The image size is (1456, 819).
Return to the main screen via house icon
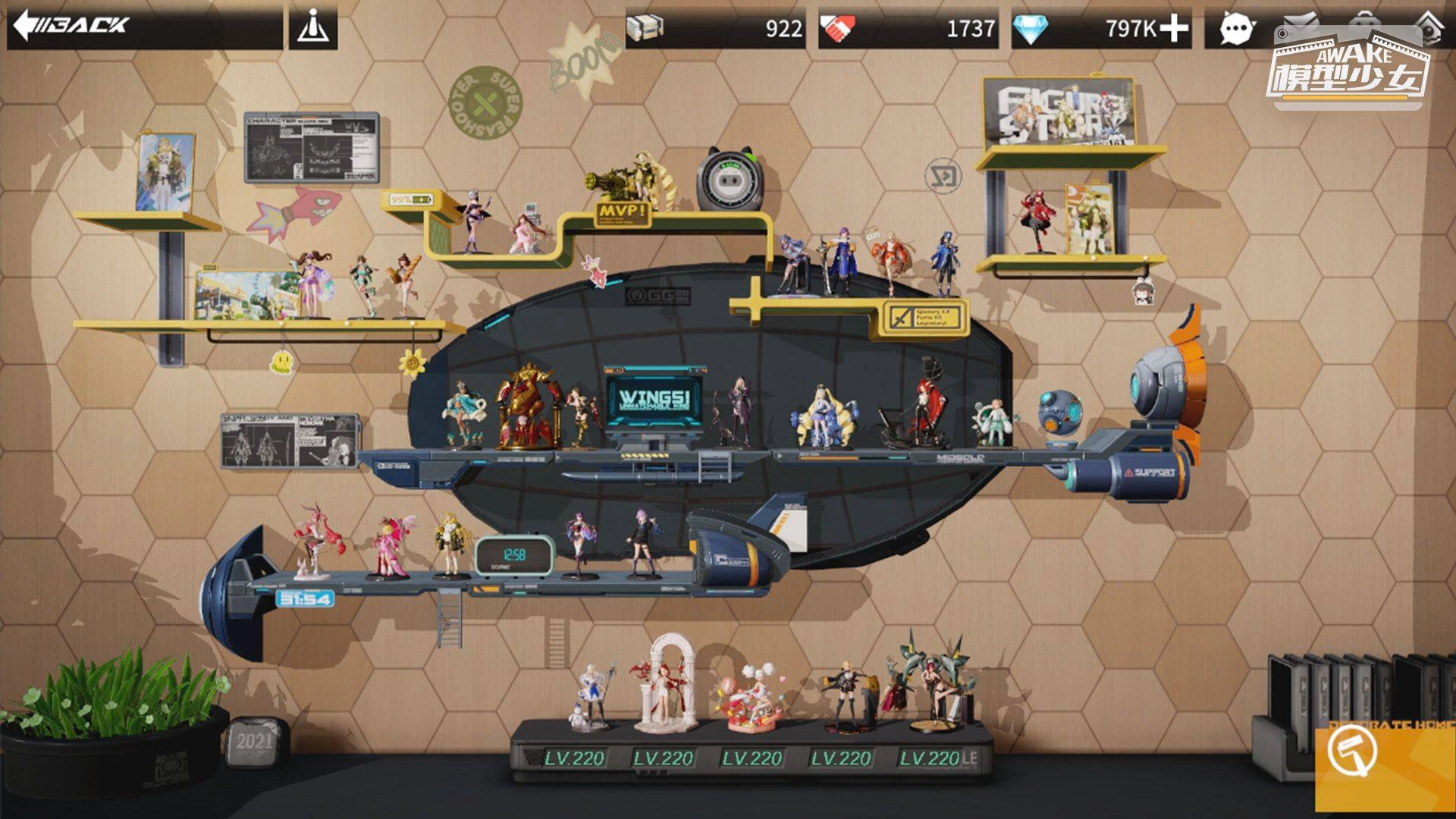[x=1429, y=23]
